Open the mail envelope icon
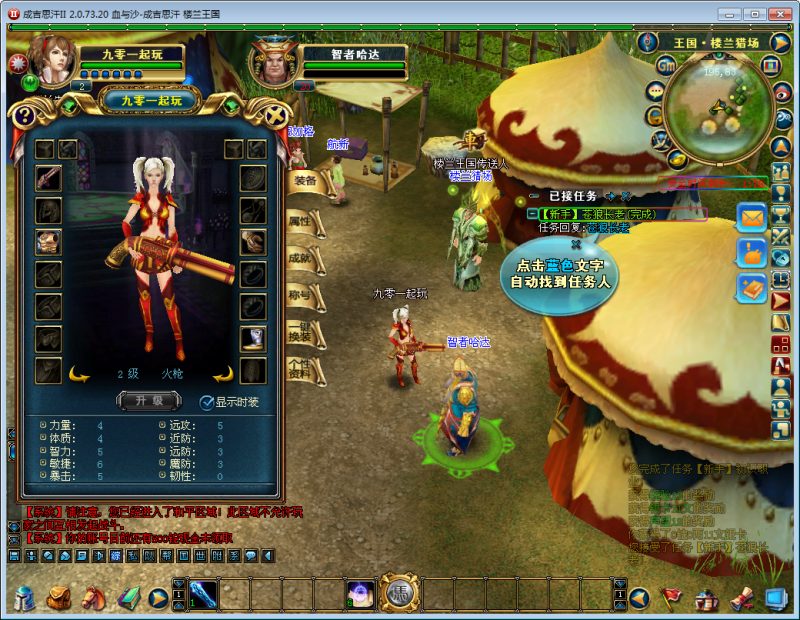 pyautogui.click(x=750, y=217)
